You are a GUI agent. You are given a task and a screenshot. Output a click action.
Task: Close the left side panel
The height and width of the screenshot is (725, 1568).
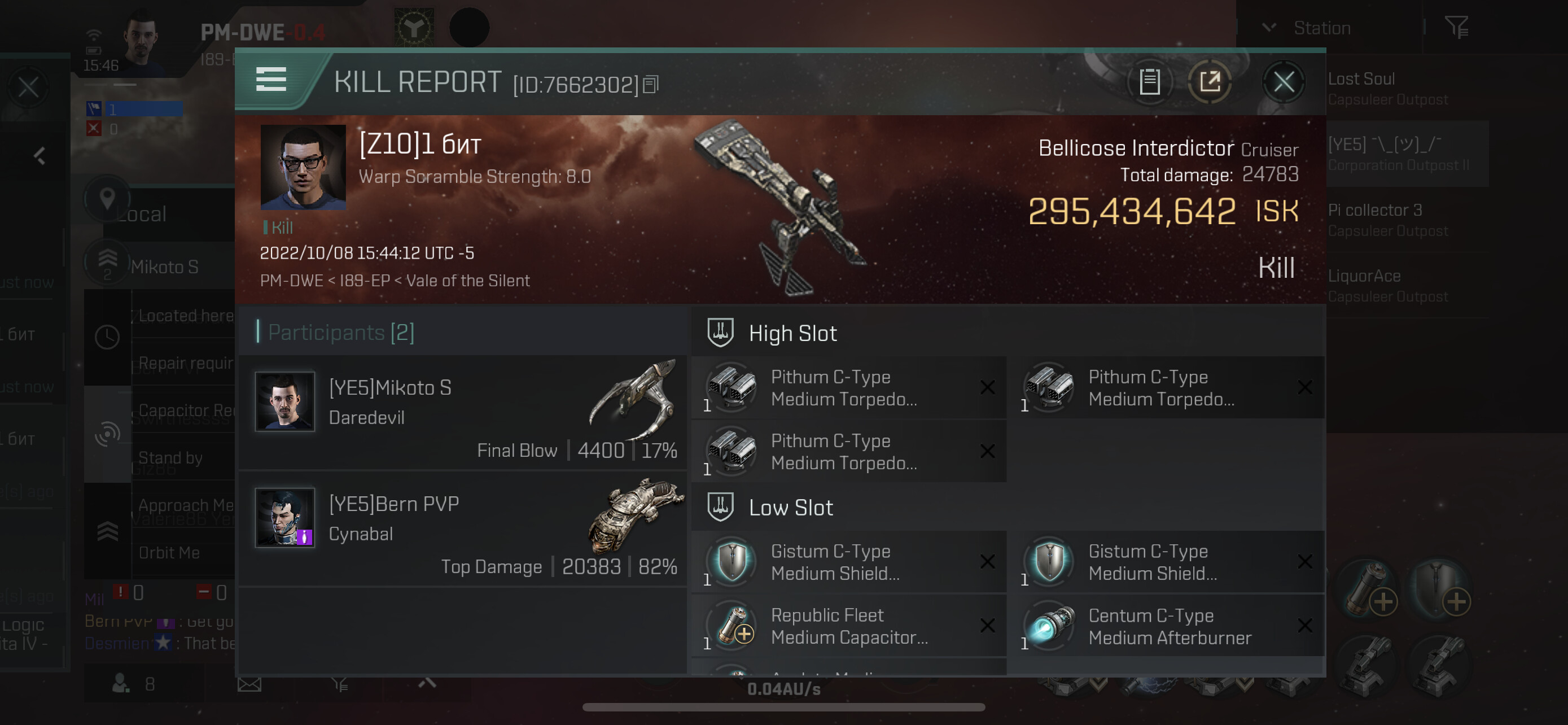click(28, 88)
